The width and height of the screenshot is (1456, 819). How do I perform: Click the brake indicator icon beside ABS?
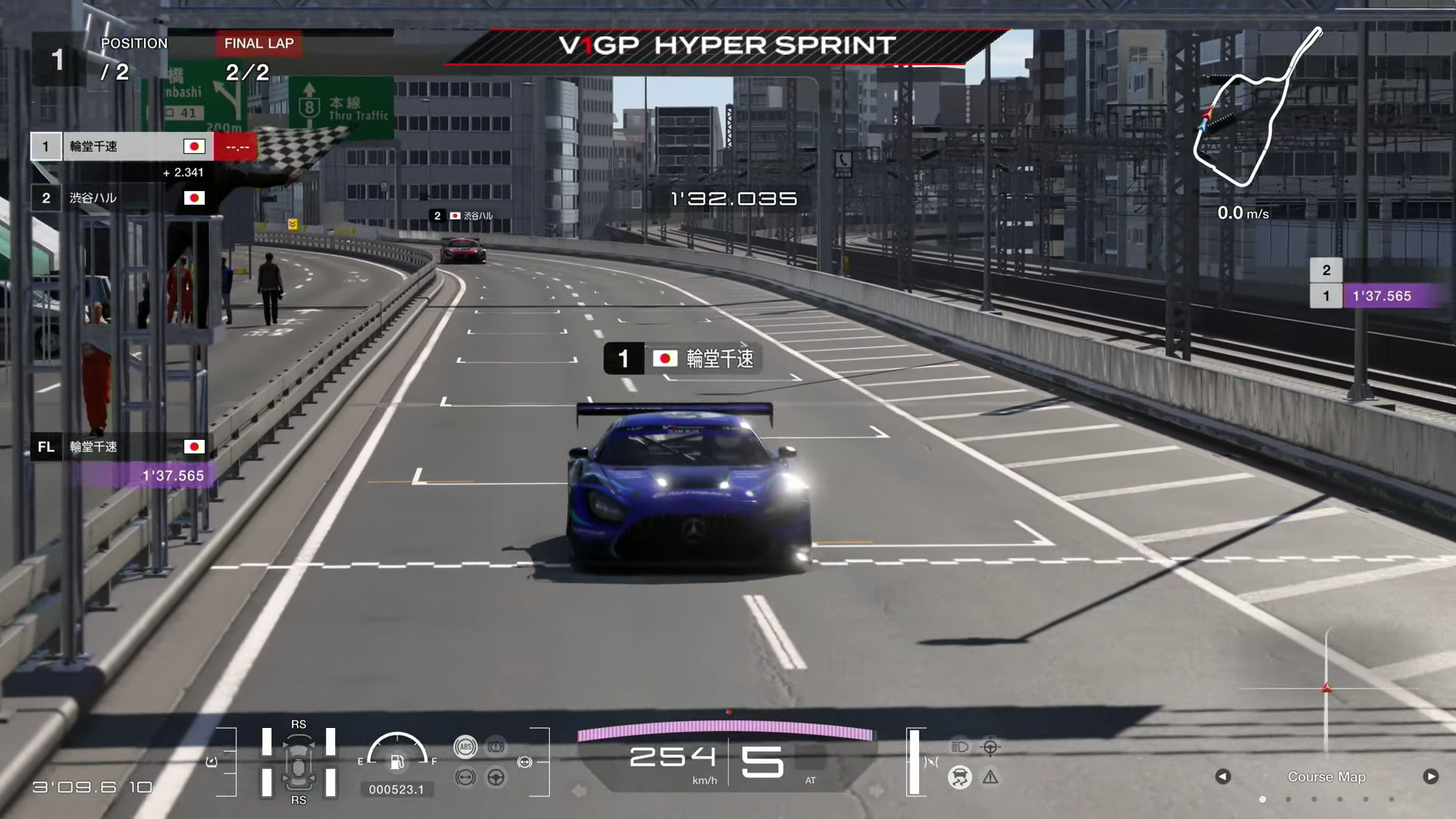[x=496, y=747]
